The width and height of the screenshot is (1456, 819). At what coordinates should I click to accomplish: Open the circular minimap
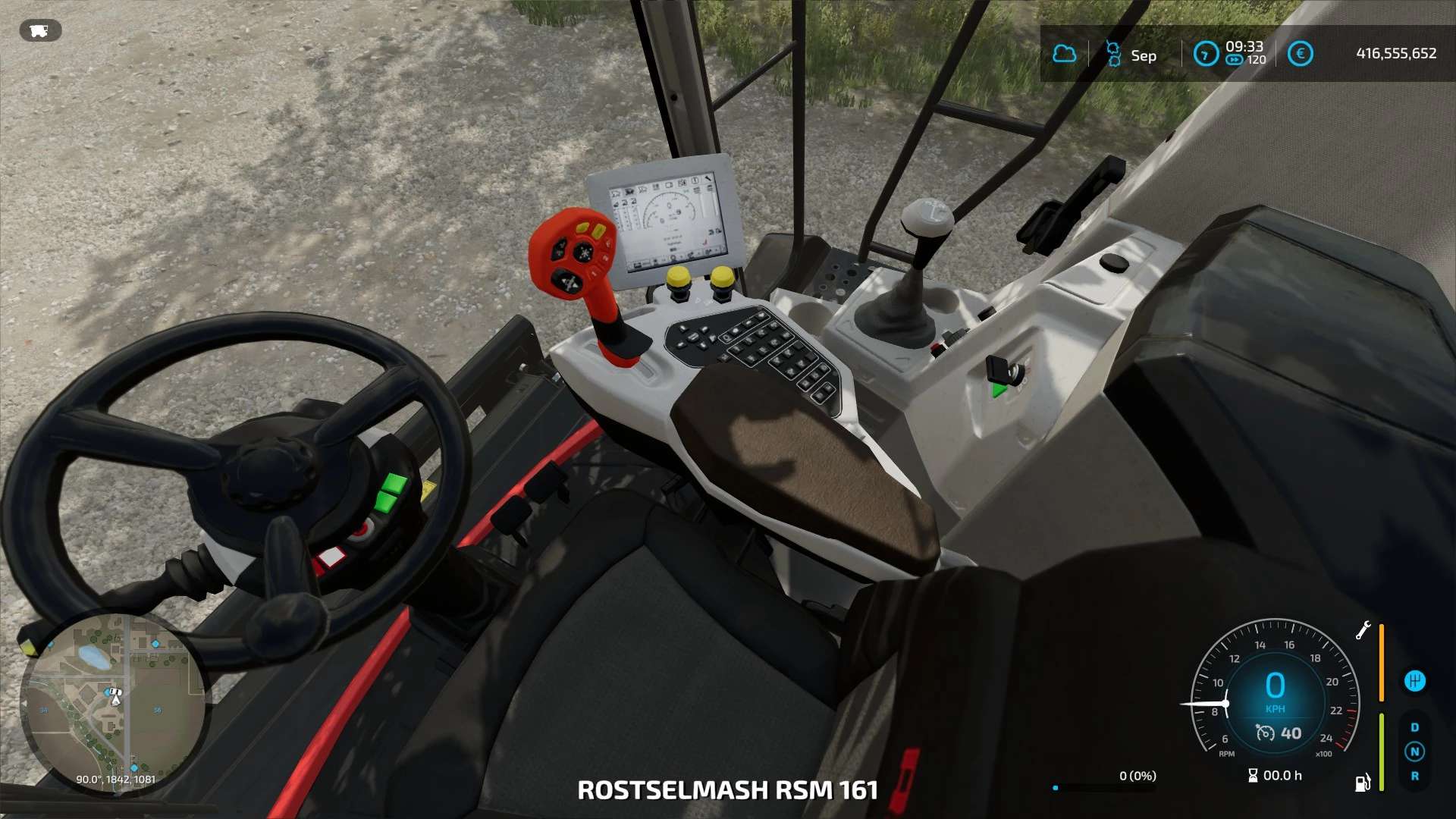tap(114, 704)
